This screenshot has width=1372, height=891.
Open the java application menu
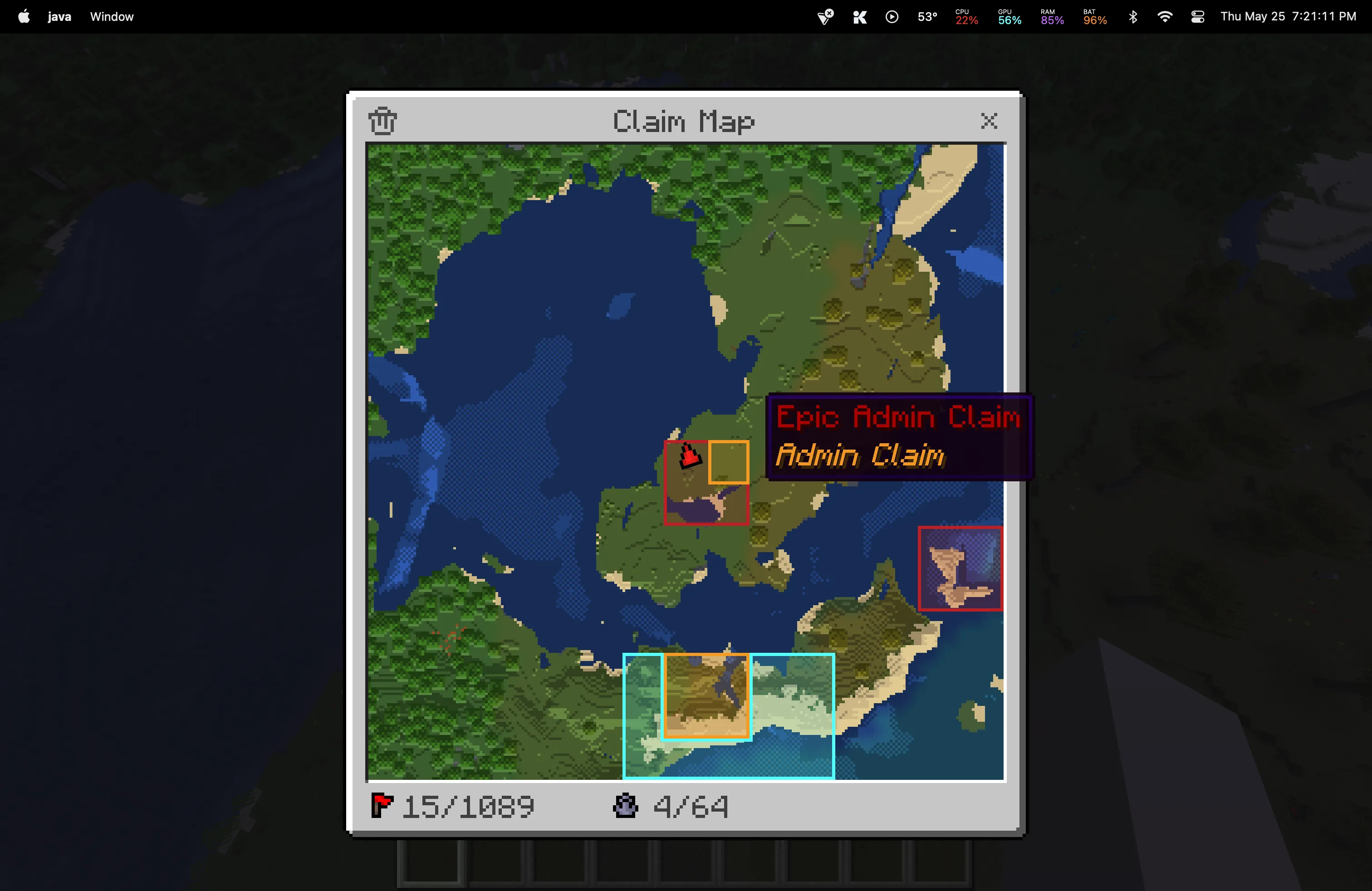(59, 16)
